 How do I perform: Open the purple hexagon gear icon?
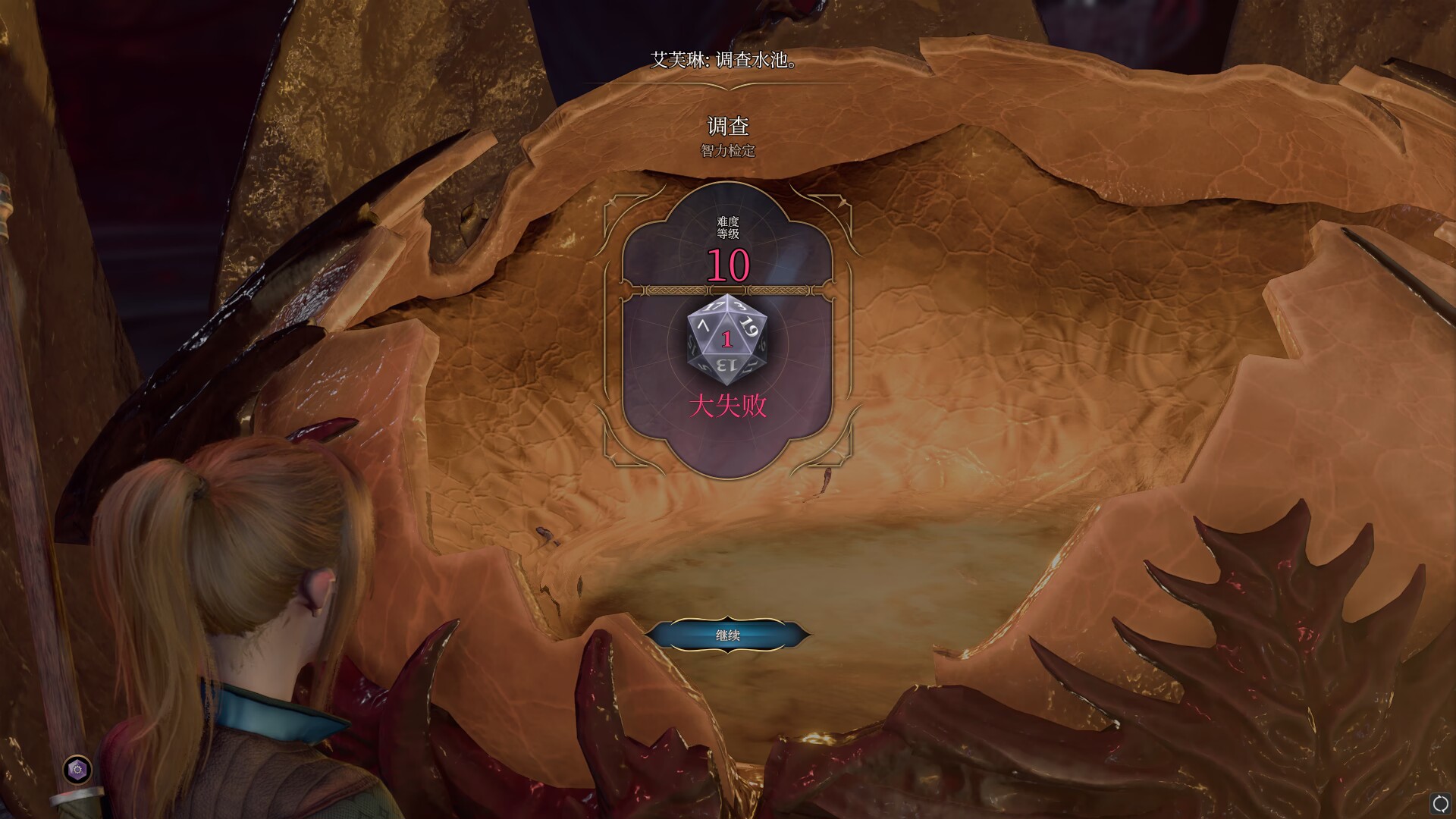click(x=77, y=770)
